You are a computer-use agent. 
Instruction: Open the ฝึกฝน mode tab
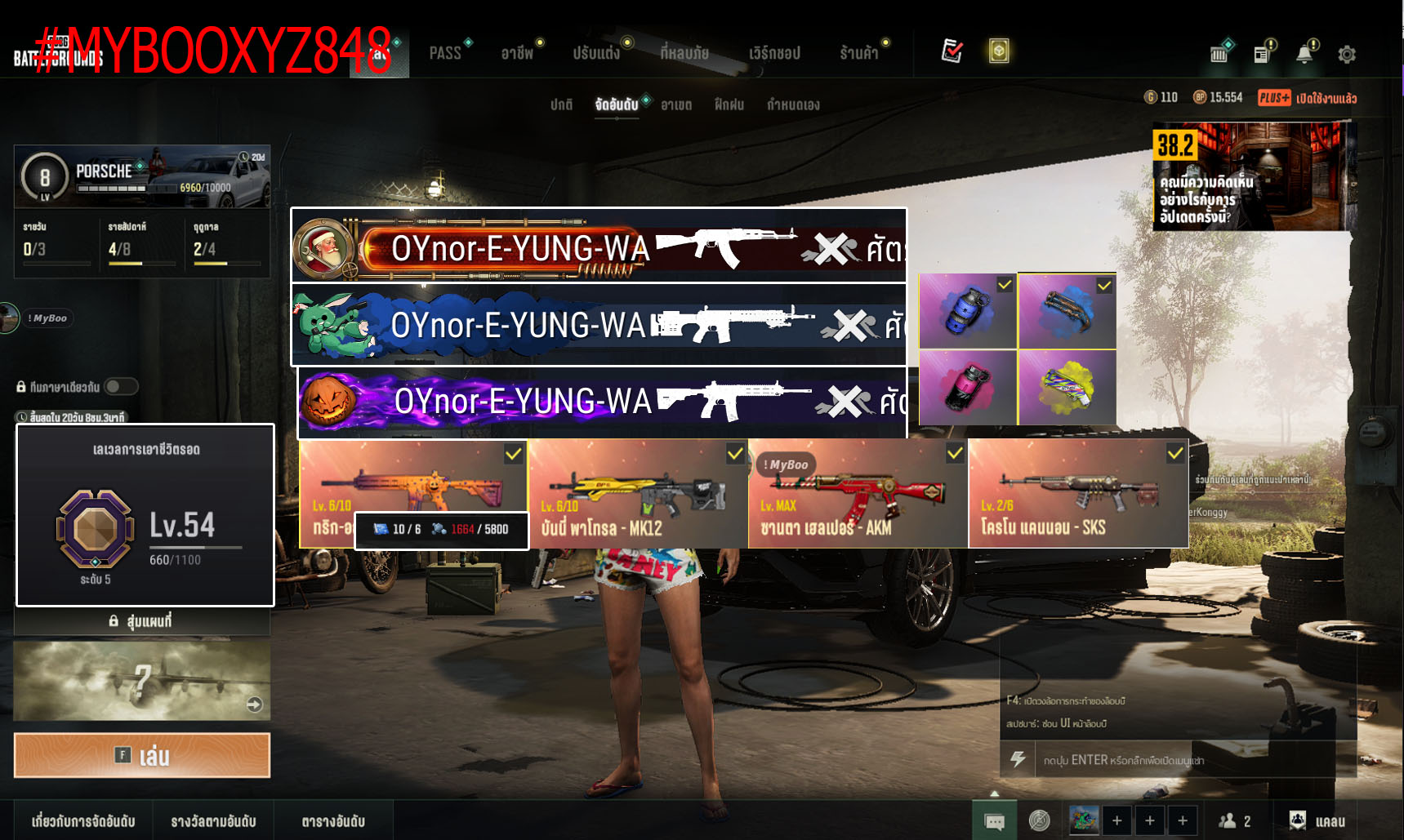(729, 104)
